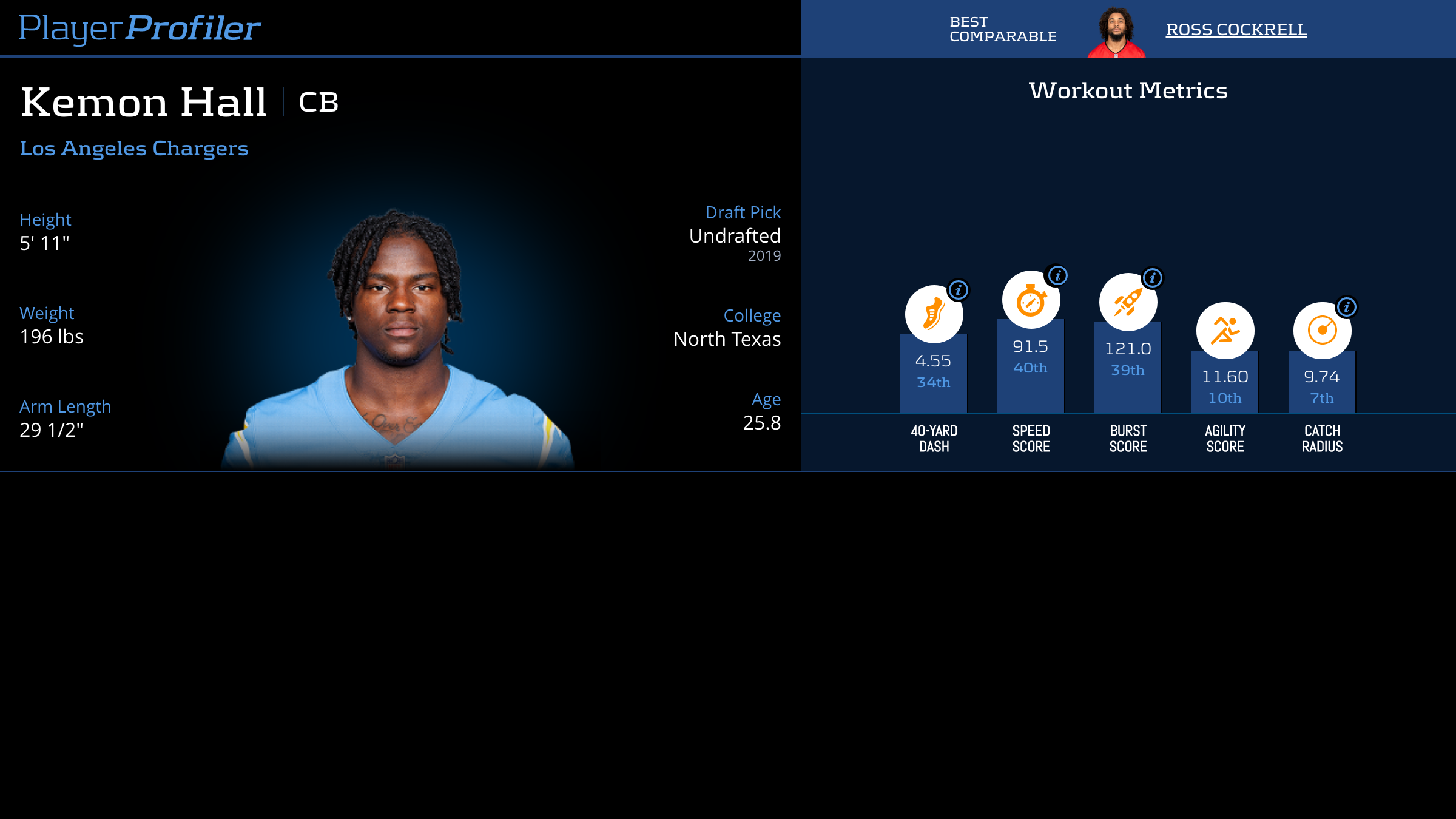Open Ross Cockrell's comparable player link
Image resolution: width=1456 pixels, height=819 pixels.
tap(1236, 30)
